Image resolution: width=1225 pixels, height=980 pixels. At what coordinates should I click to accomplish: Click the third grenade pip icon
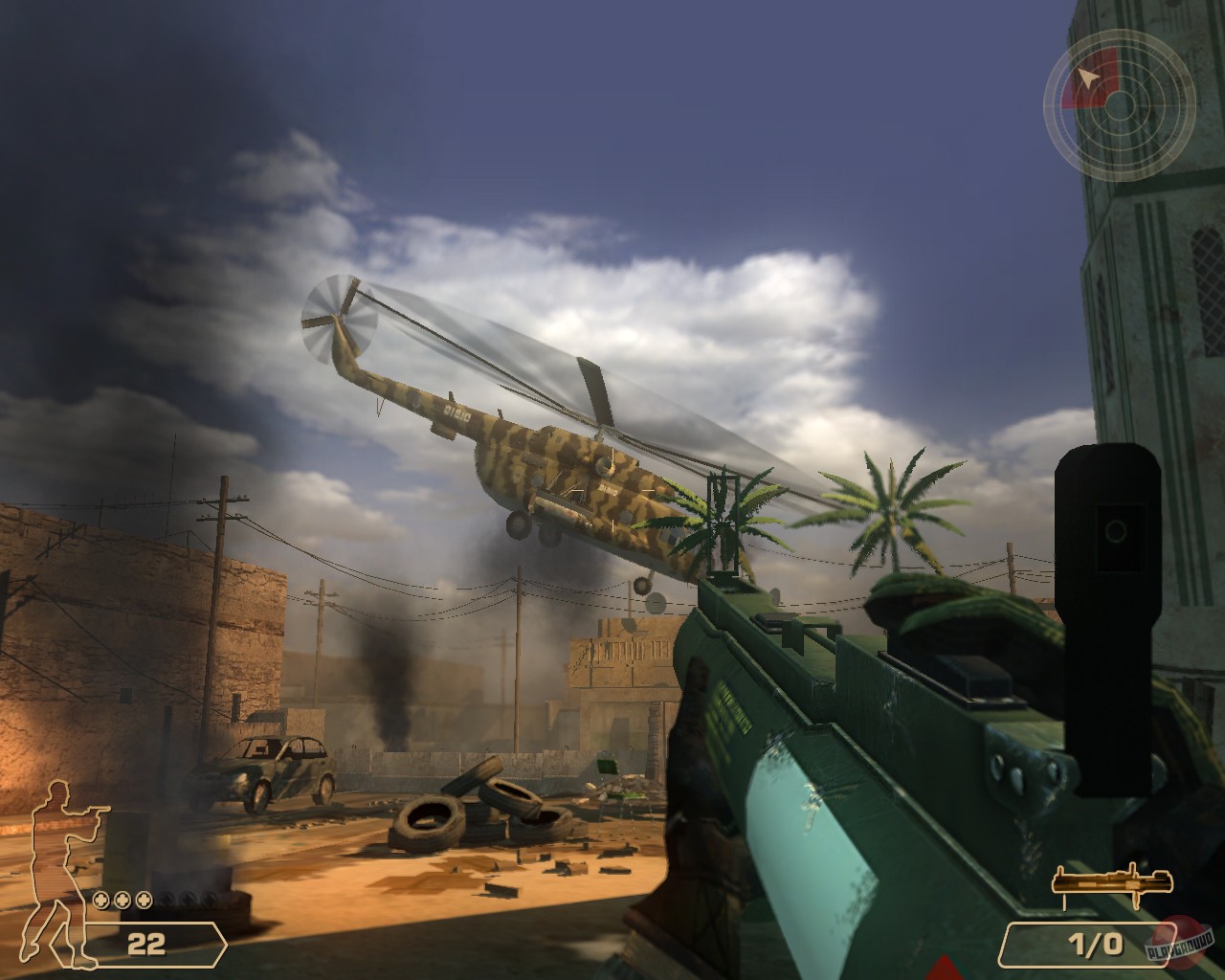pos(145,901)
